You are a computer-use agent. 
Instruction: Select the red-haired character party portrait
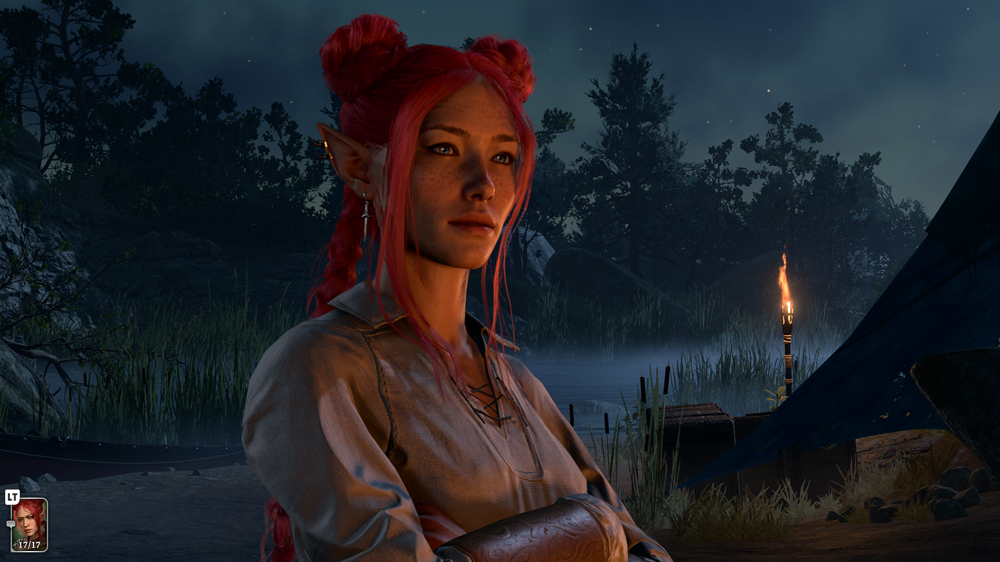coord(28,524)
